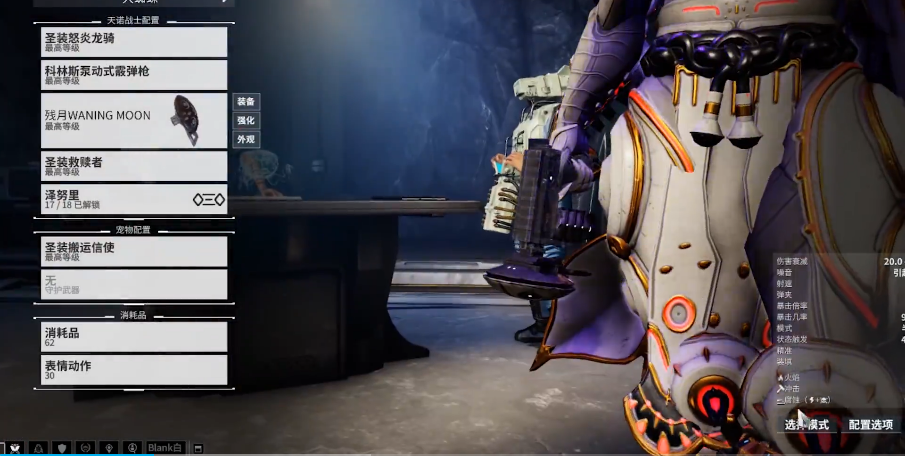The width and height of the screenshot is (905, 456).
Task: Click the 选择模式 button
Action: point(808,425)
